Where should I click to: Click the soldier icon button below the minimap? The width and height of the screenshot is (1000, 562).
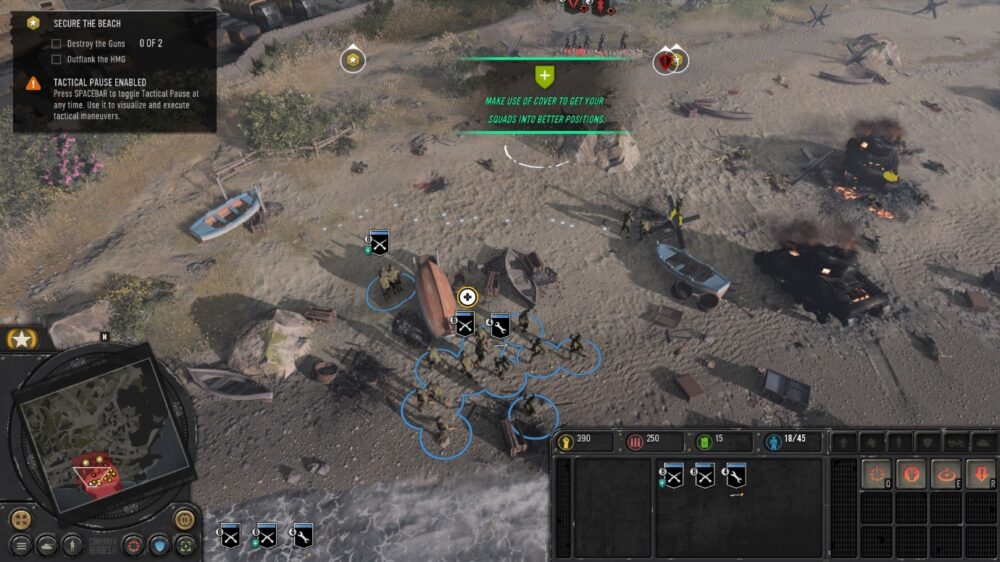(x=71, y=545)
